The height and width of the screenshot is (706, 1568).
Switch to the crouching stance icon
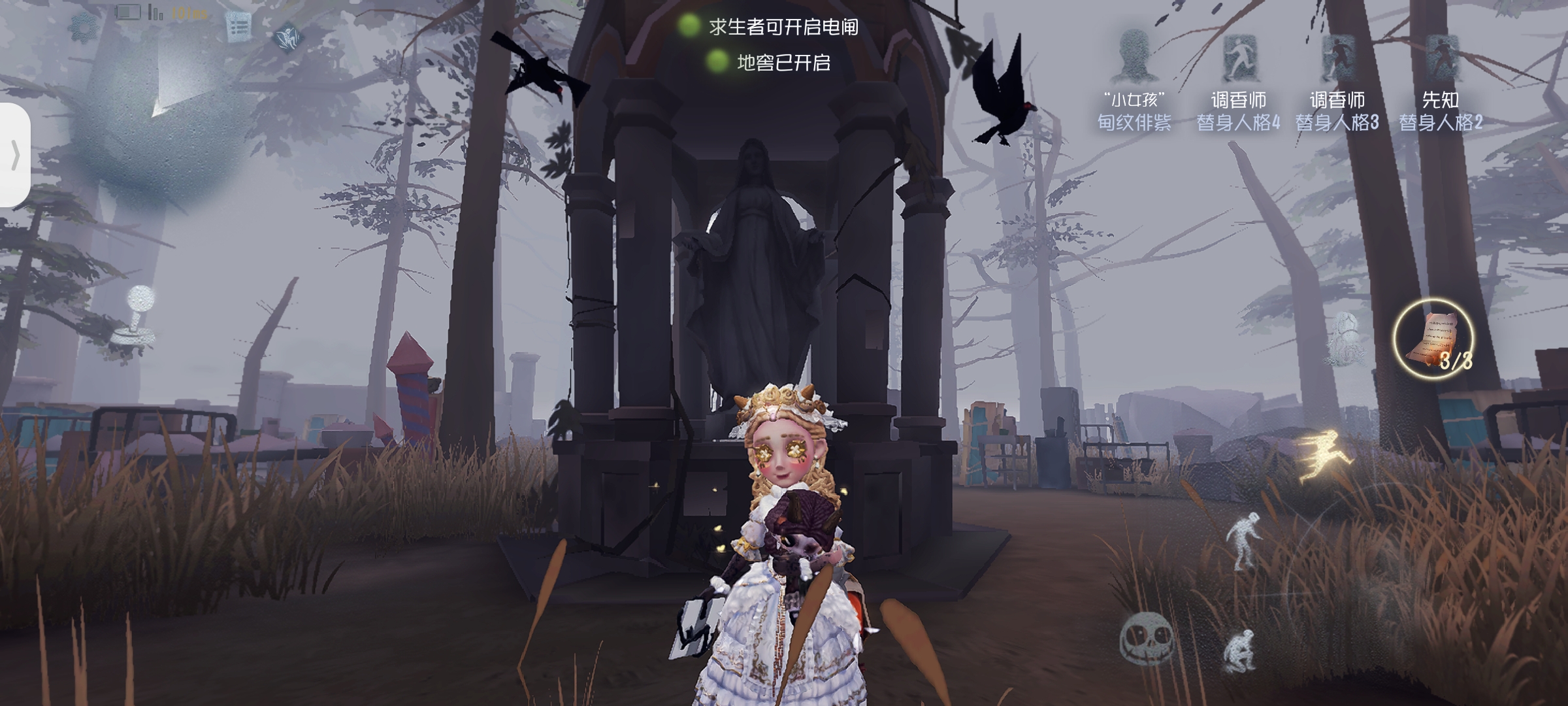pyautogui.click(x=1239, y=649)
